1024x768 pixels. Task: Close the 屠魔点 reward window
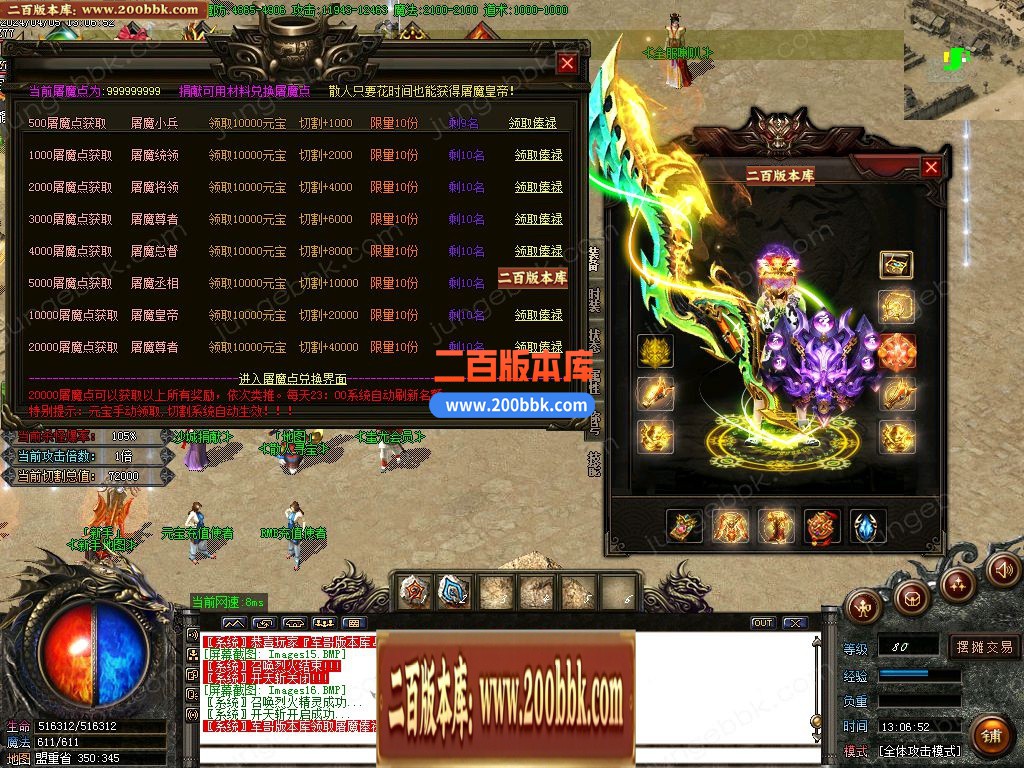(567, 64)
